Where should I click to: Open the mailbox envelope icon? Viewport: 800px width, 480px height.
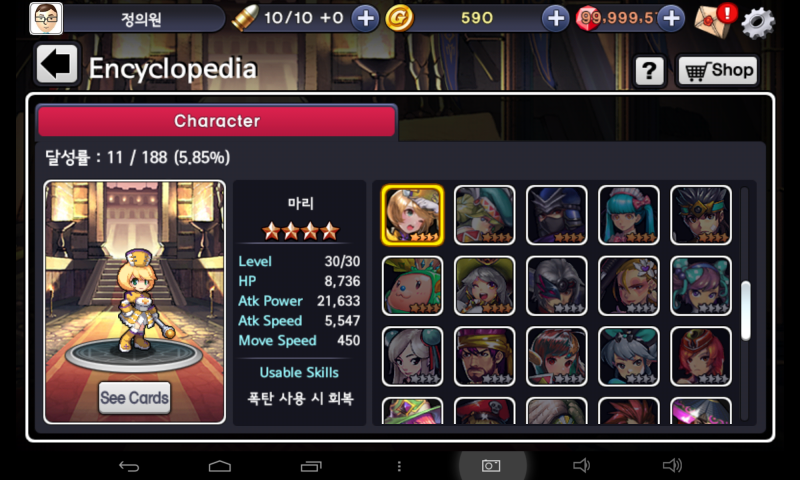click(711, 18)
